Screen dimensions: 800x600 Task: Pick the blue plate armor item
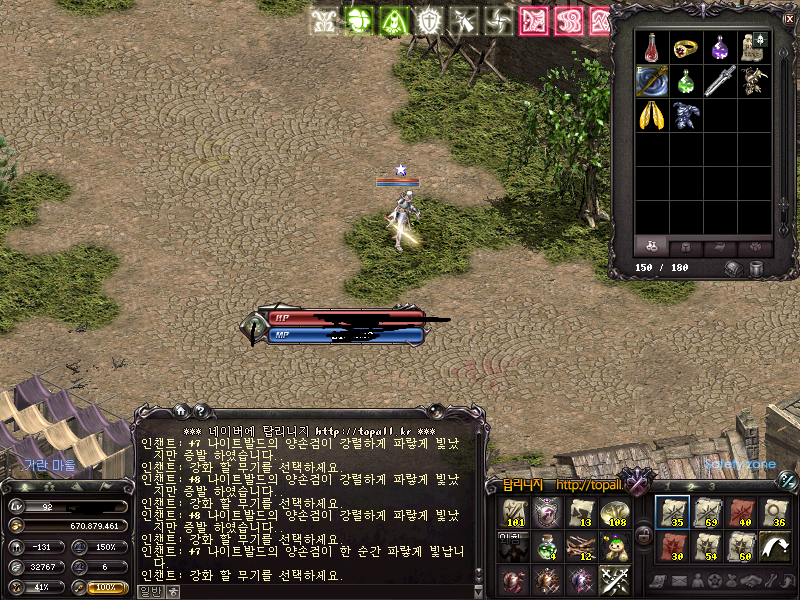(686, 115)
